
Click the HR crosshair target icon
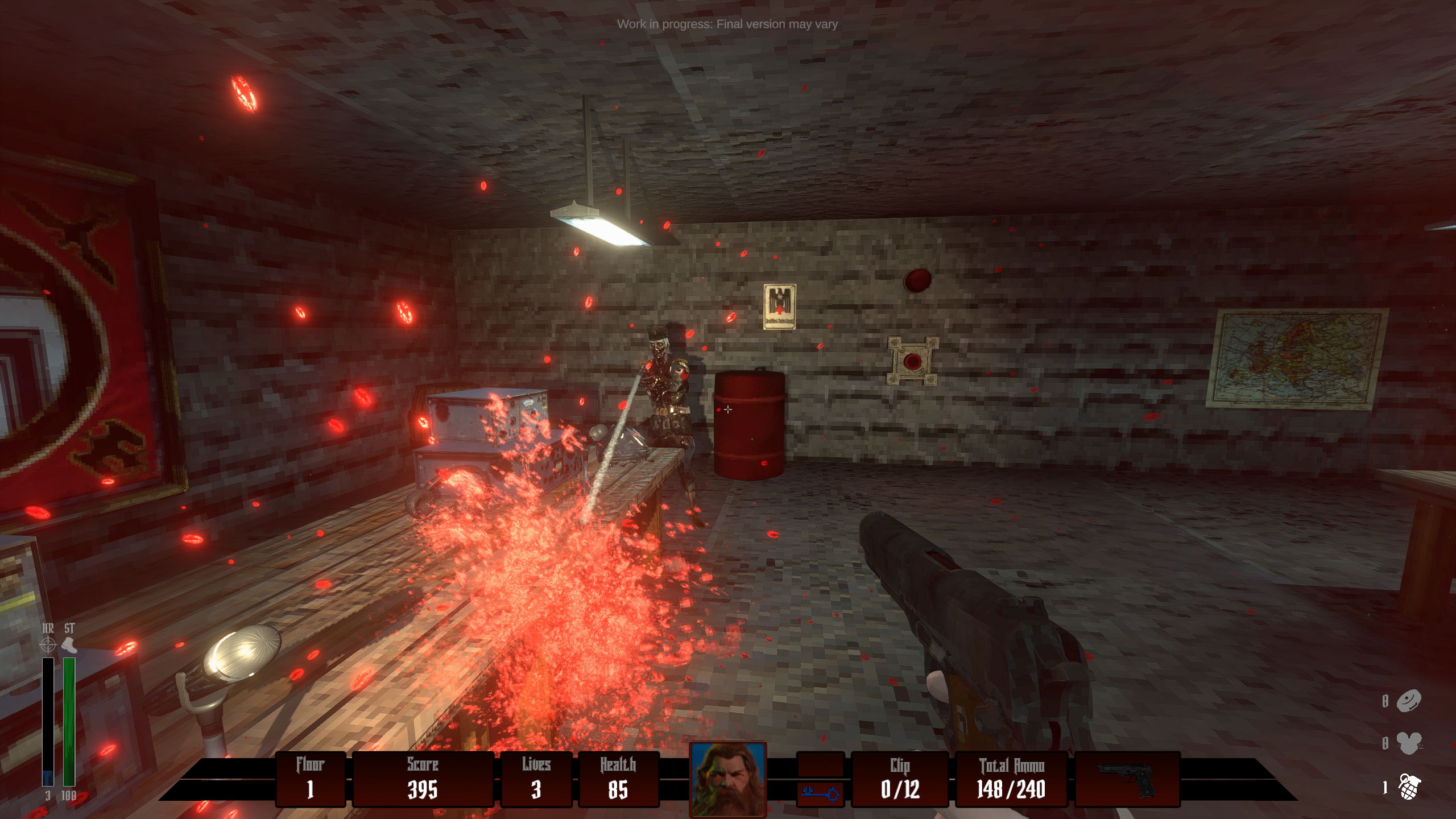(x=48, y=645)
